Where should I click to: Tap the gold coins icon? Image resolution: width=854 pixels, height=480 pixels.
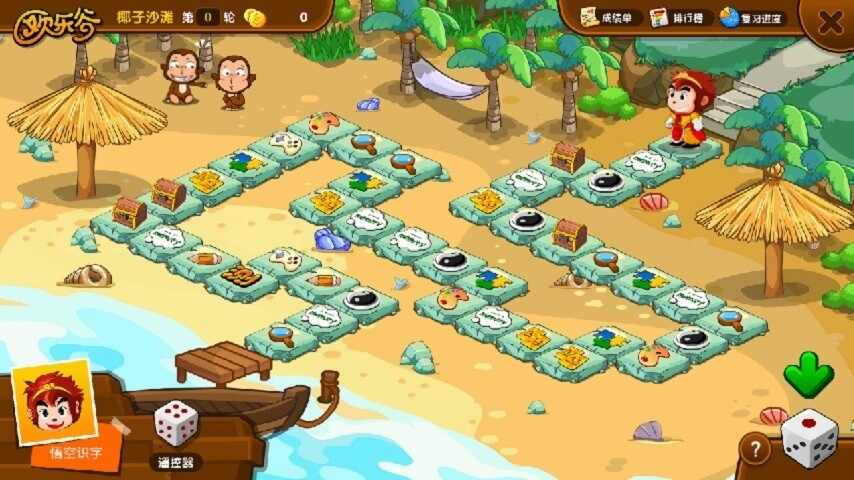pos(256,17)
